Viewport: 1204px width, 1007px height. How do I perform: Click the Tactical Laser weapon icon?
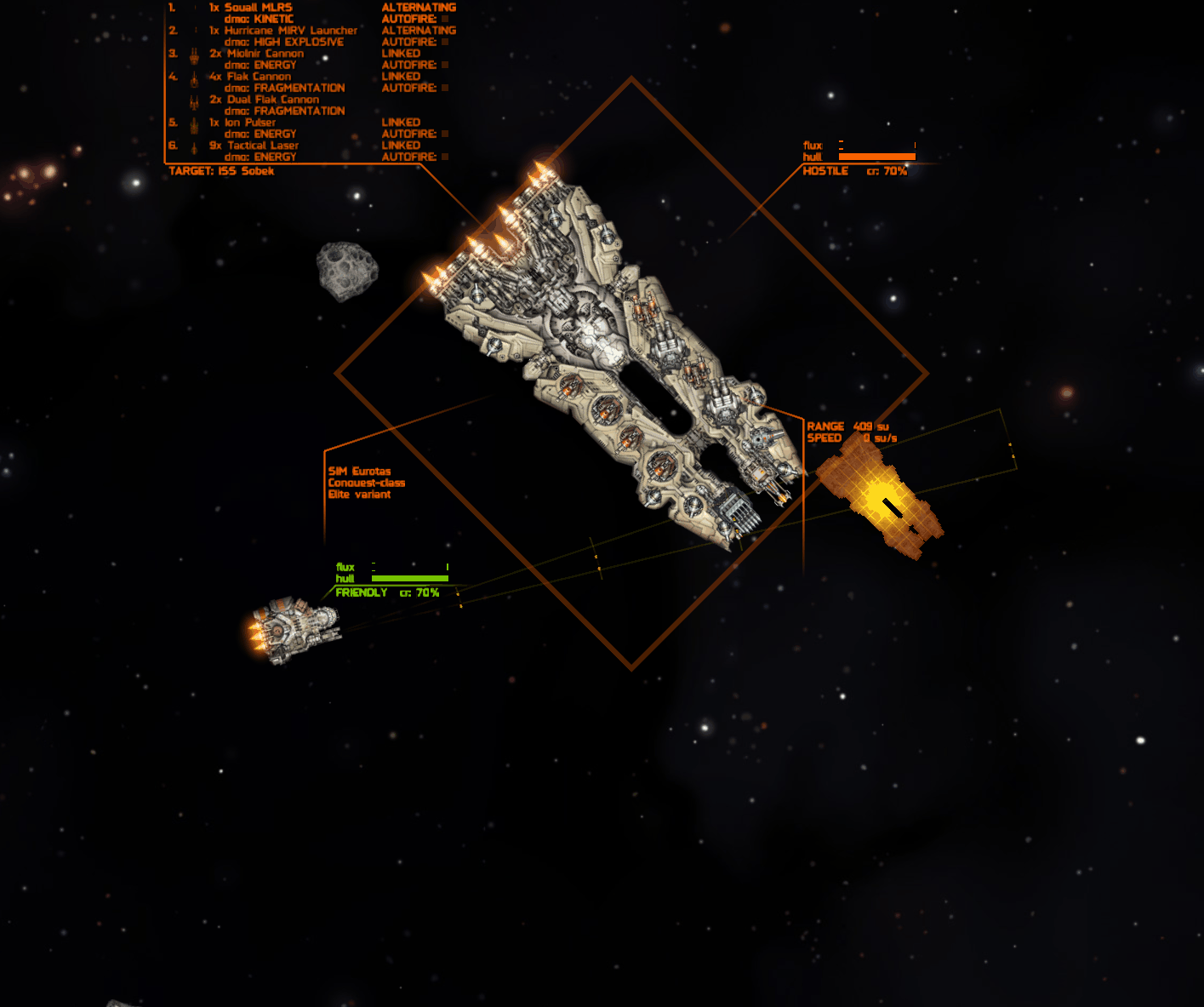[193, 148]
